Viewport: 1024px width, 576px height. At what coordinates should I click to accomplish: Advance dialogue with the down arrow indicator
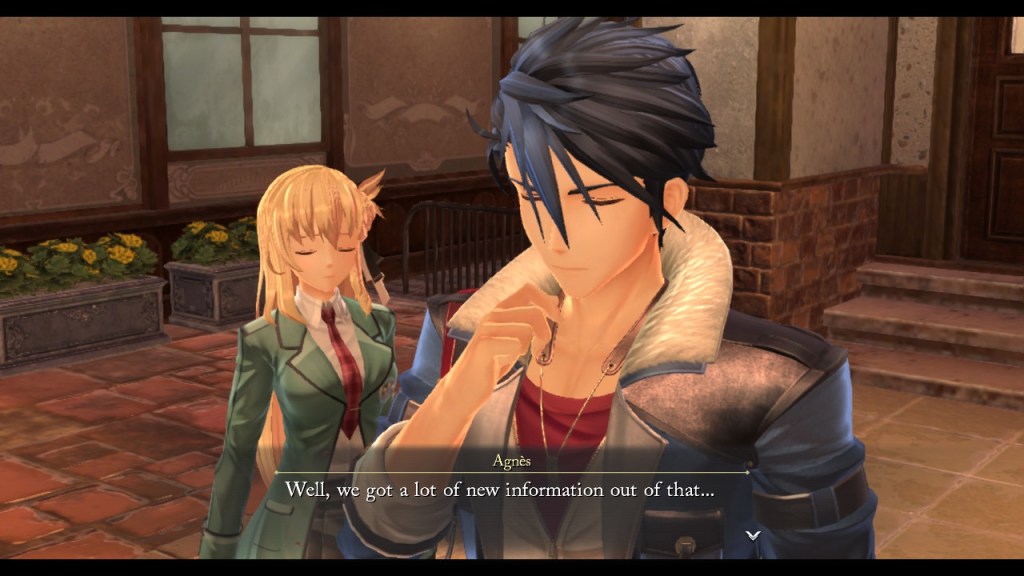pos(753,535)
